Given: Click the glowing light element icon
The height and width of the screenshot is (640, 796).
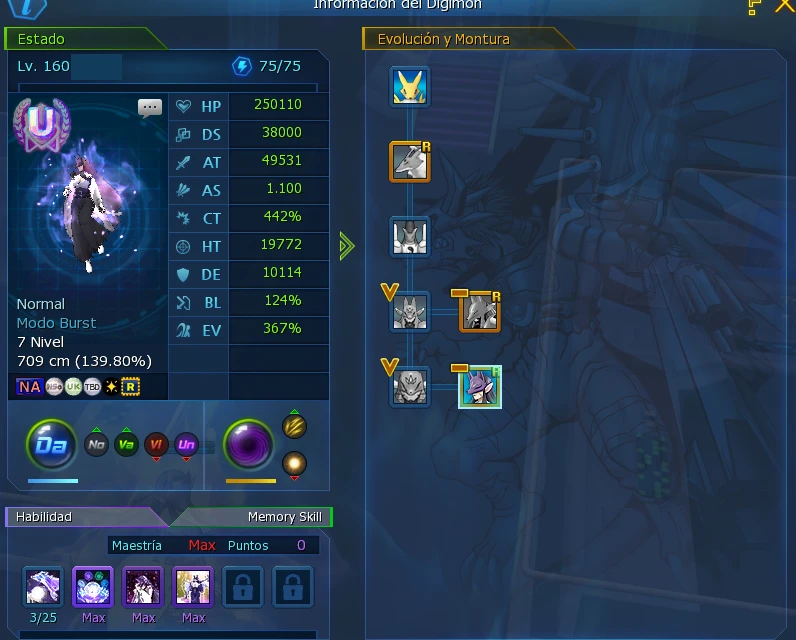Looking at the screenshot, I should point(294,463).
